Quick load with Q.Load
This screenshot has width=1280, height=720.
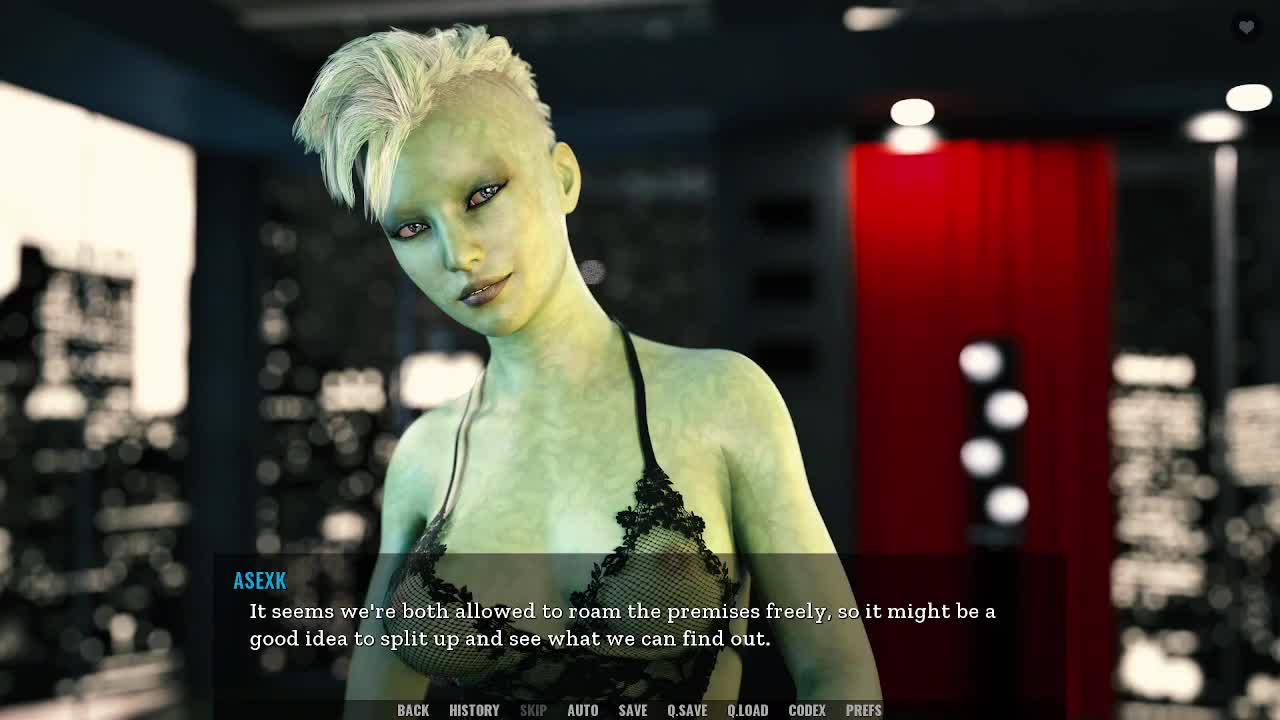[x=747, y=710]
